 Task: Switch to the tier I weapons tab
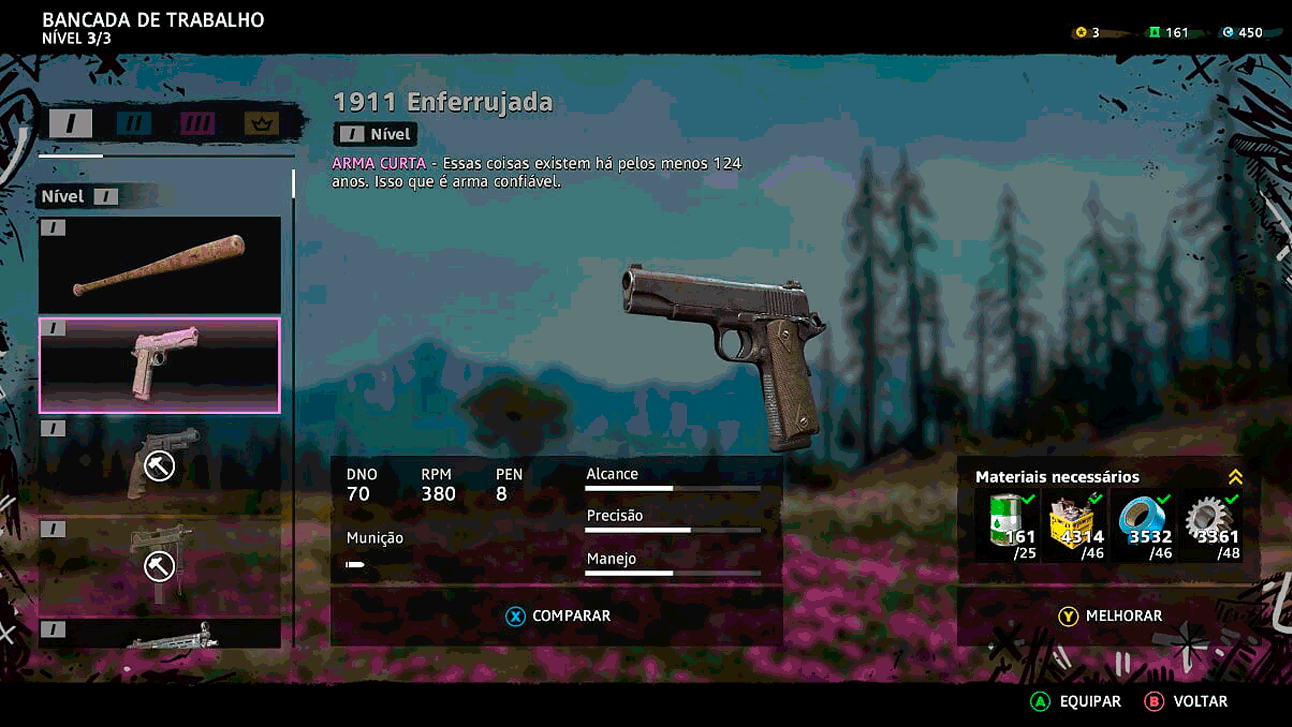(x=71, y=124)
